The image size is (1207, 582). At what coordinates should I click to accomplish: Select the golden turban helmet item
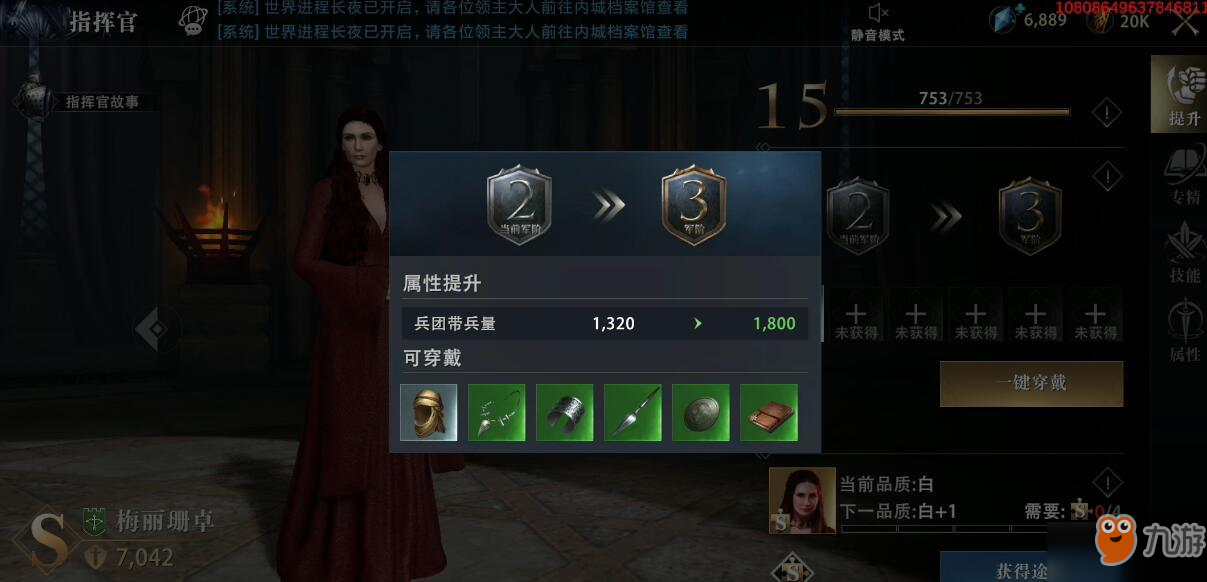(x=429, y=412)
